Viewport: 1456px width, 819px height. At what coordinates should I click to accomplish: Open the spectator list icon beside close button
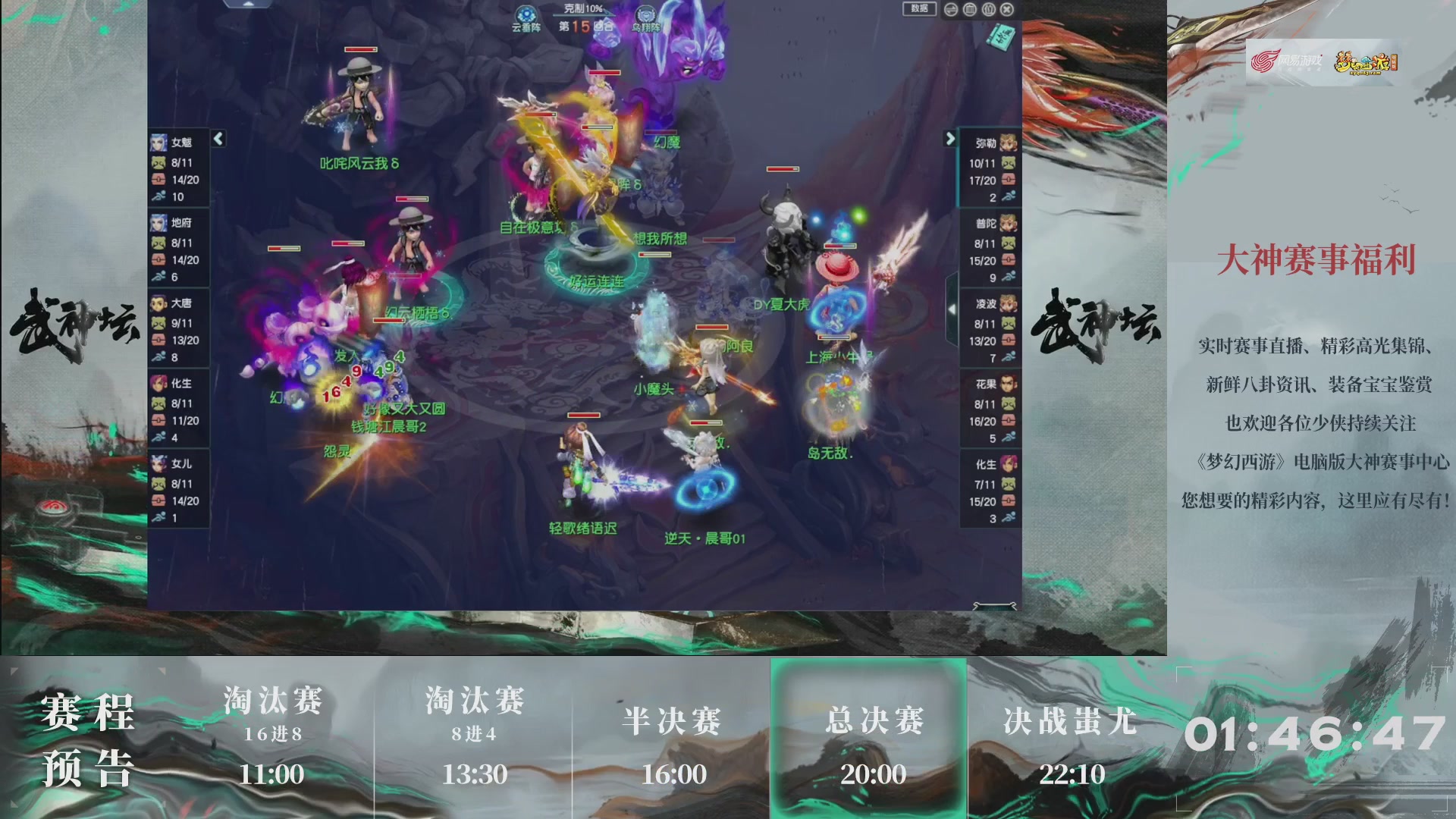[x=990, y=9]
